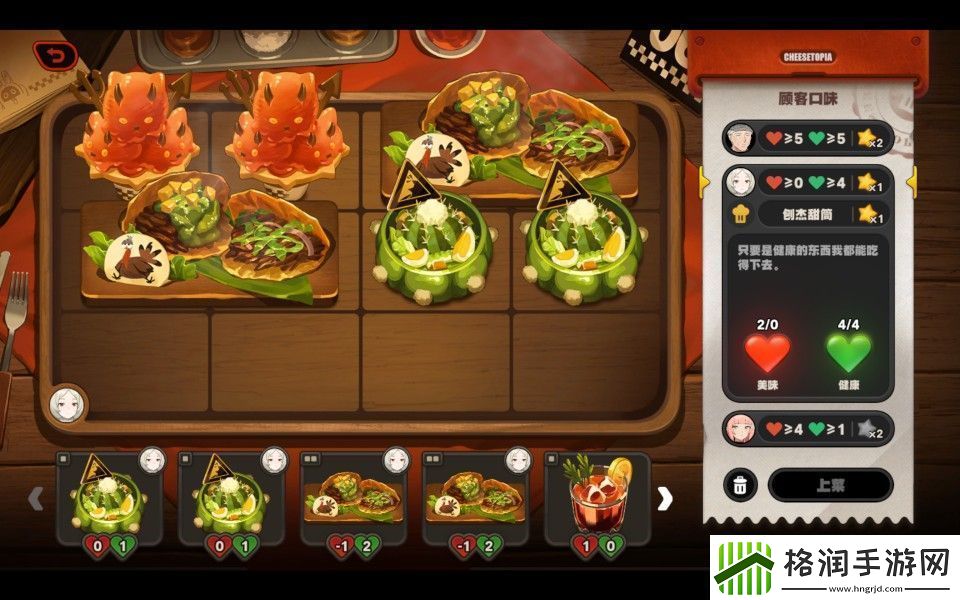Choose the red cocktail drink card

click(x=596, y=498)
